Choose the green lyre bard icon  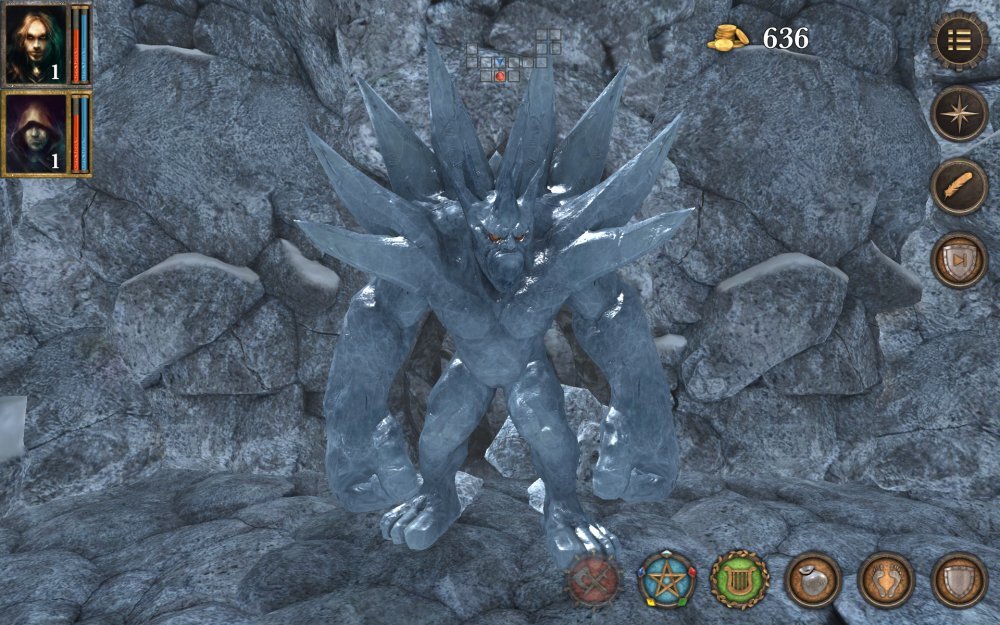pos(739,579)
